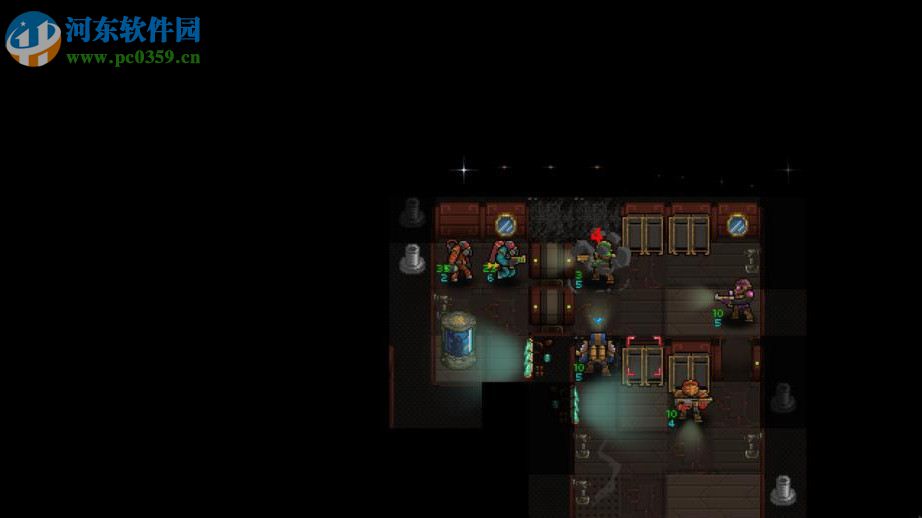The image size is (922, 518).
Task: Select the pink-haired soldier aiming a rifle
Action: pyautogui.click(x=738, y=300)
